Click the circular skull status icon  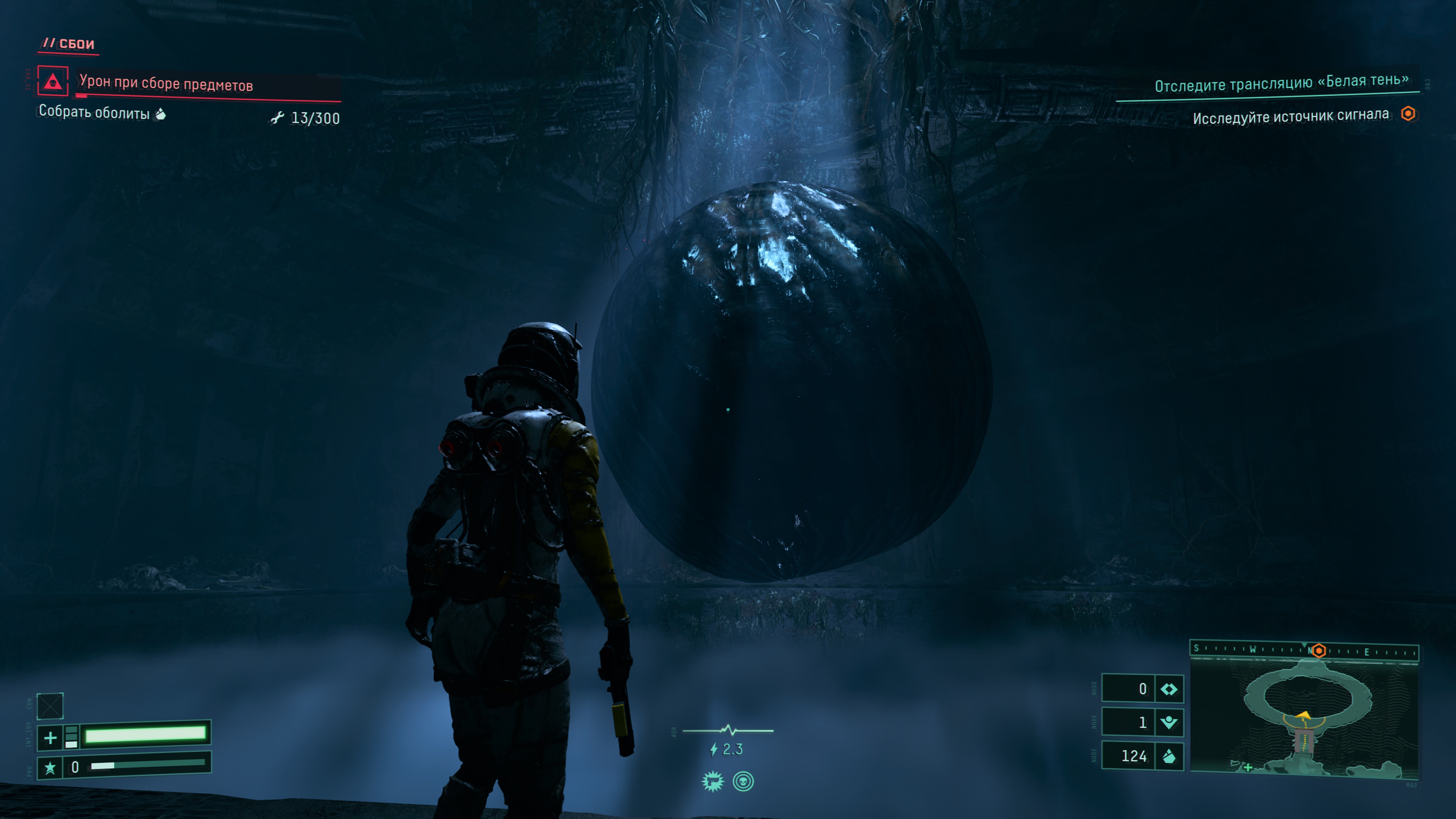(x=743, y=782)
